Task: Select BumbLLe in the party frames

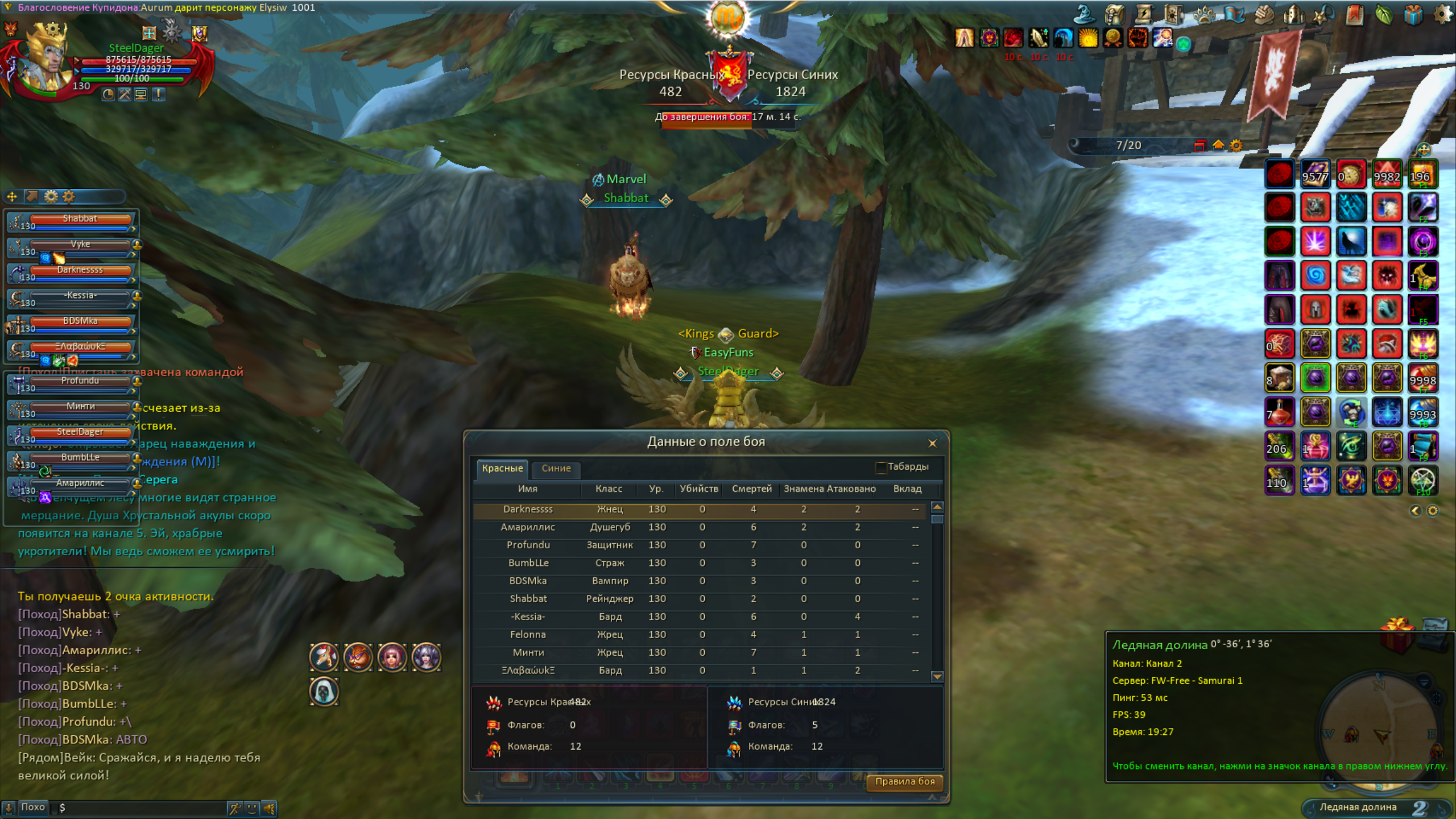Action: (x=80, y=458)
